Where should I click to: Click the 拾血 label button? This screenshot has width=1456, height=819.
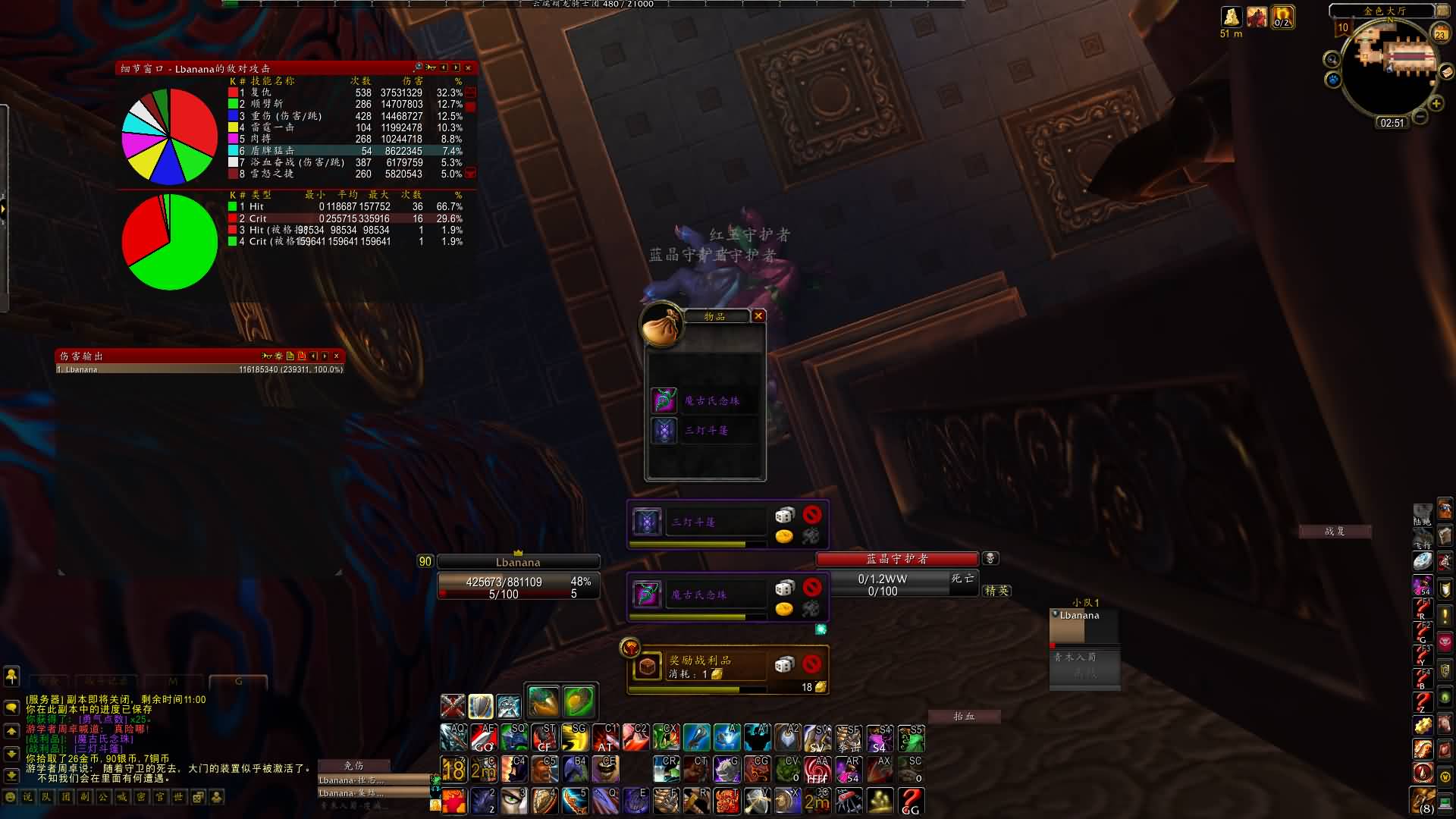pos(964,716)
